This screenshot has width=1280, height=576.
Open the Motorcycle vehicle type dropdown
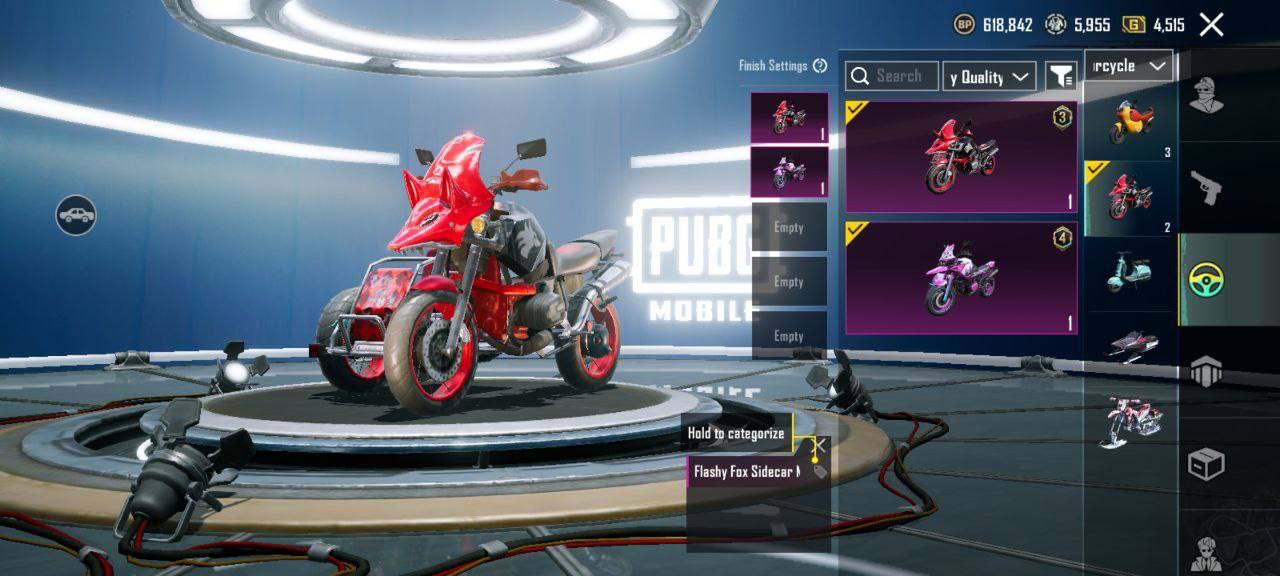click(1129, 66)
